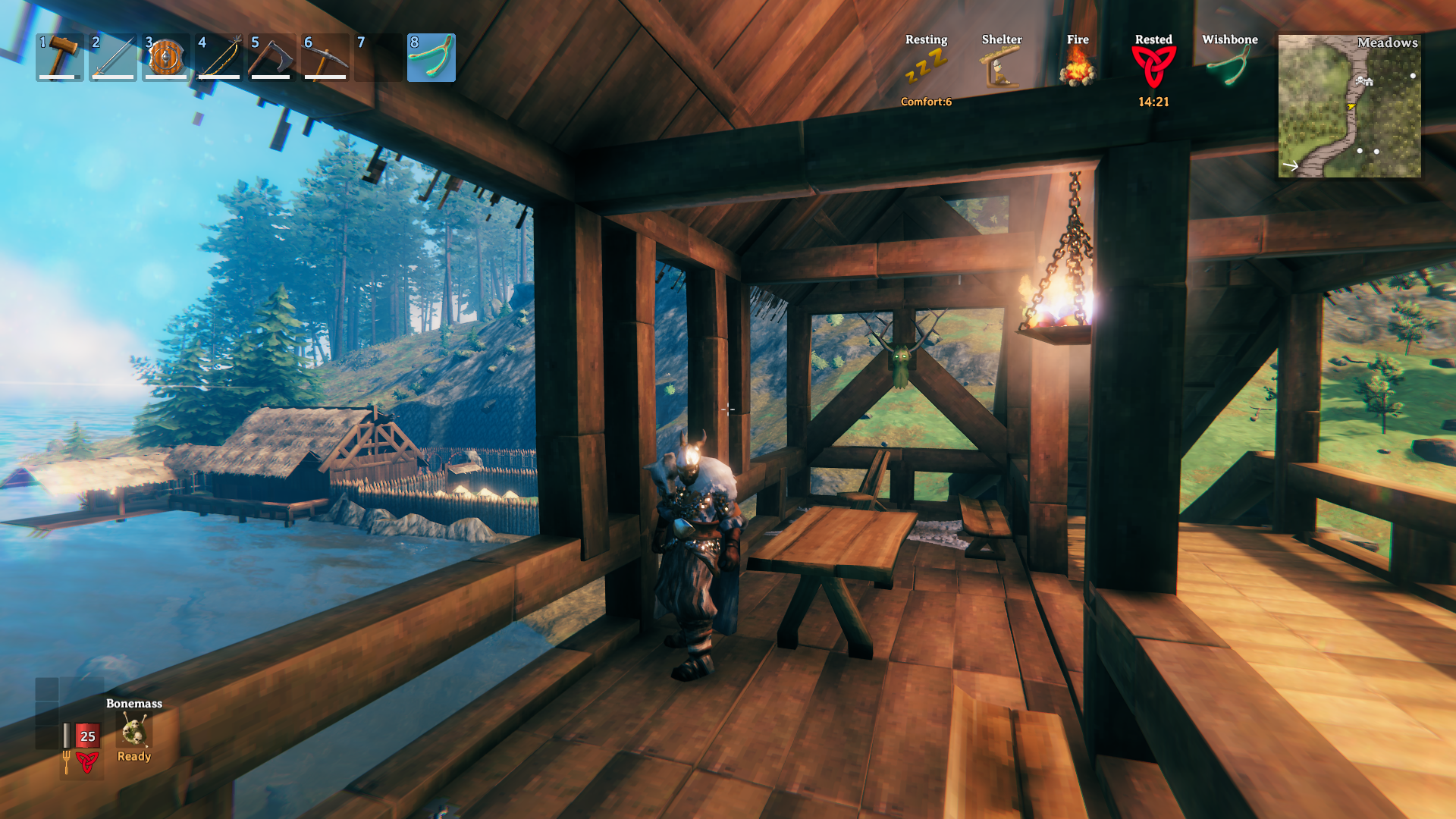Viewport: 1456px width, 819px height.
Task: Click the red Rested buff icon
Action: [x=1153, y=67]
